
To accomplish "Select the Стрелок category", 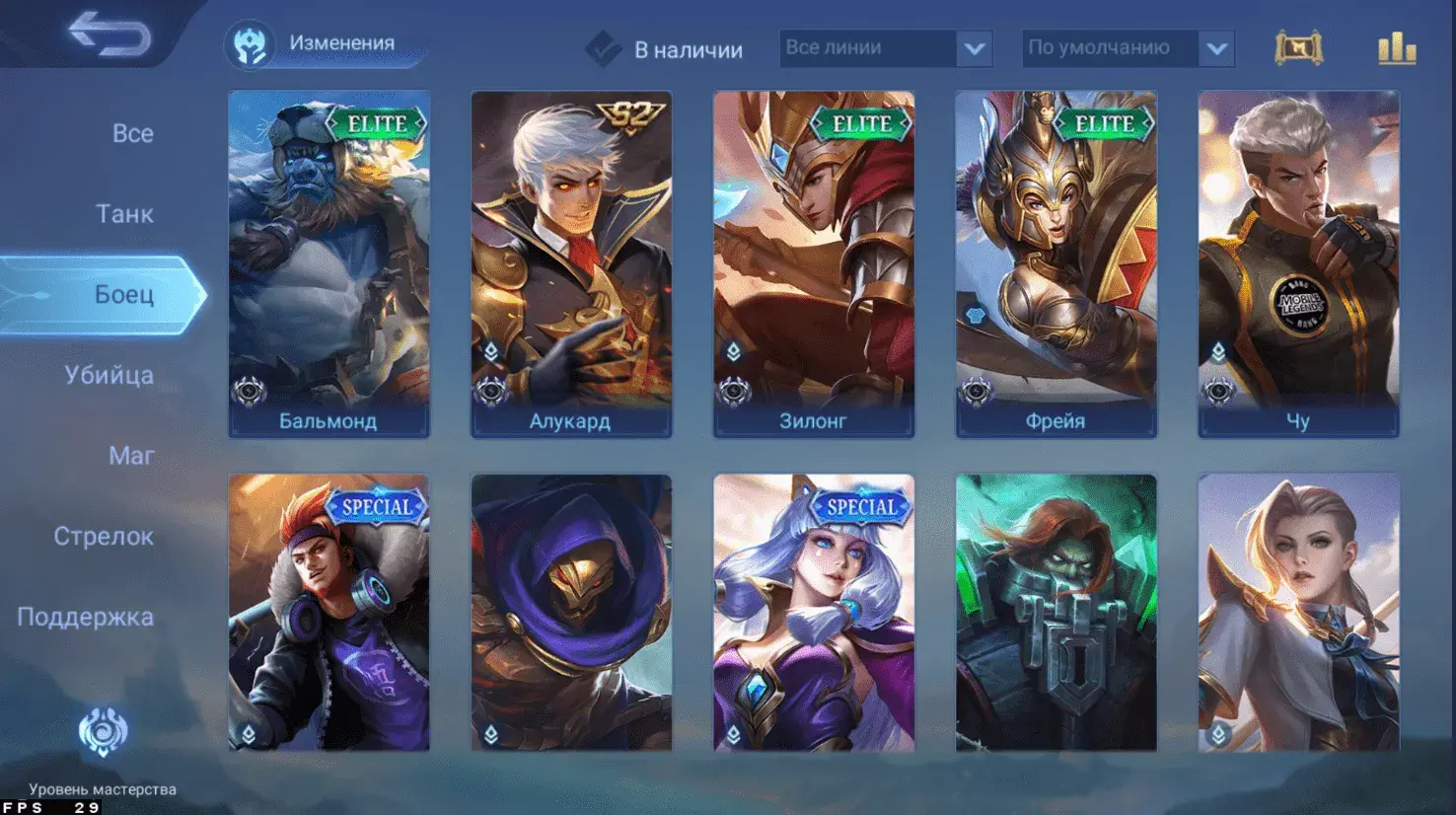I will (104, 536).
